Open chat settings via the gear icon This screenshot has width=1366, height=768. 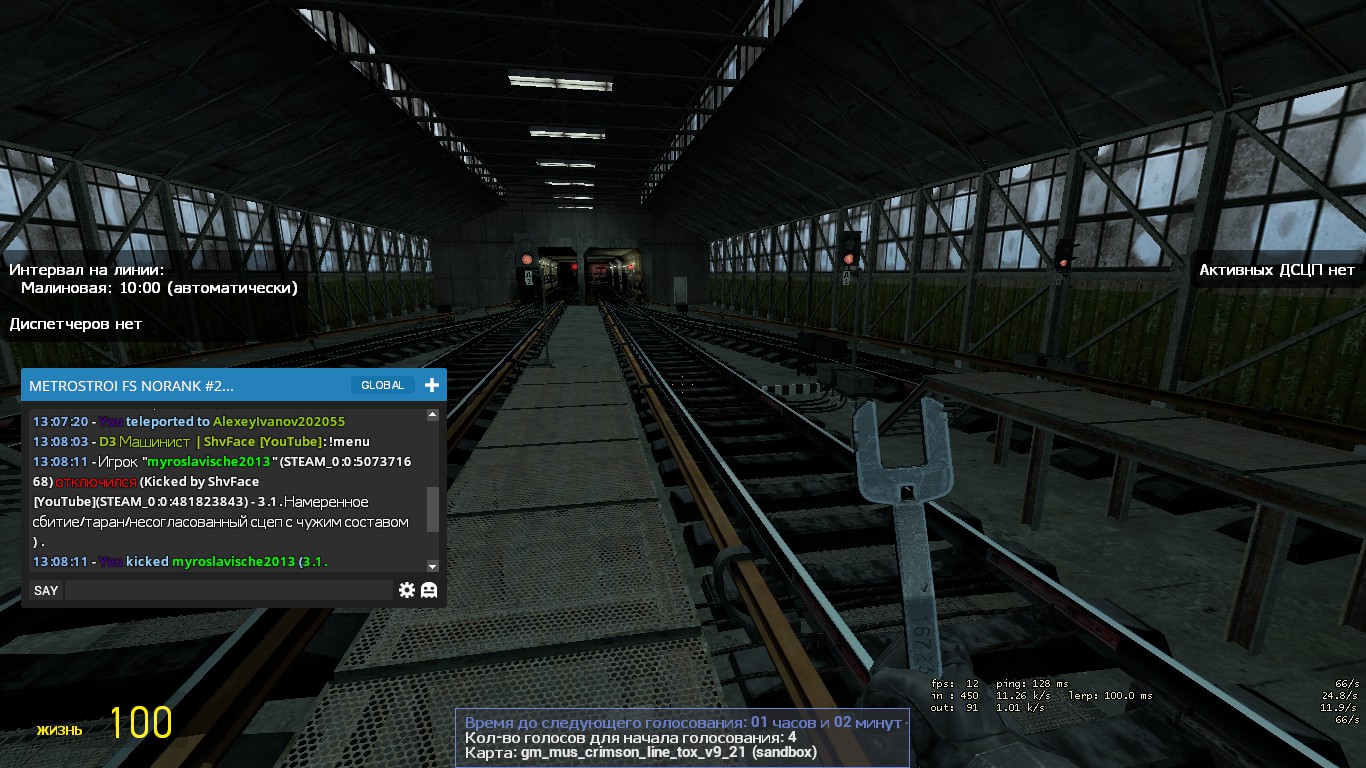click(x=406, y=590)
